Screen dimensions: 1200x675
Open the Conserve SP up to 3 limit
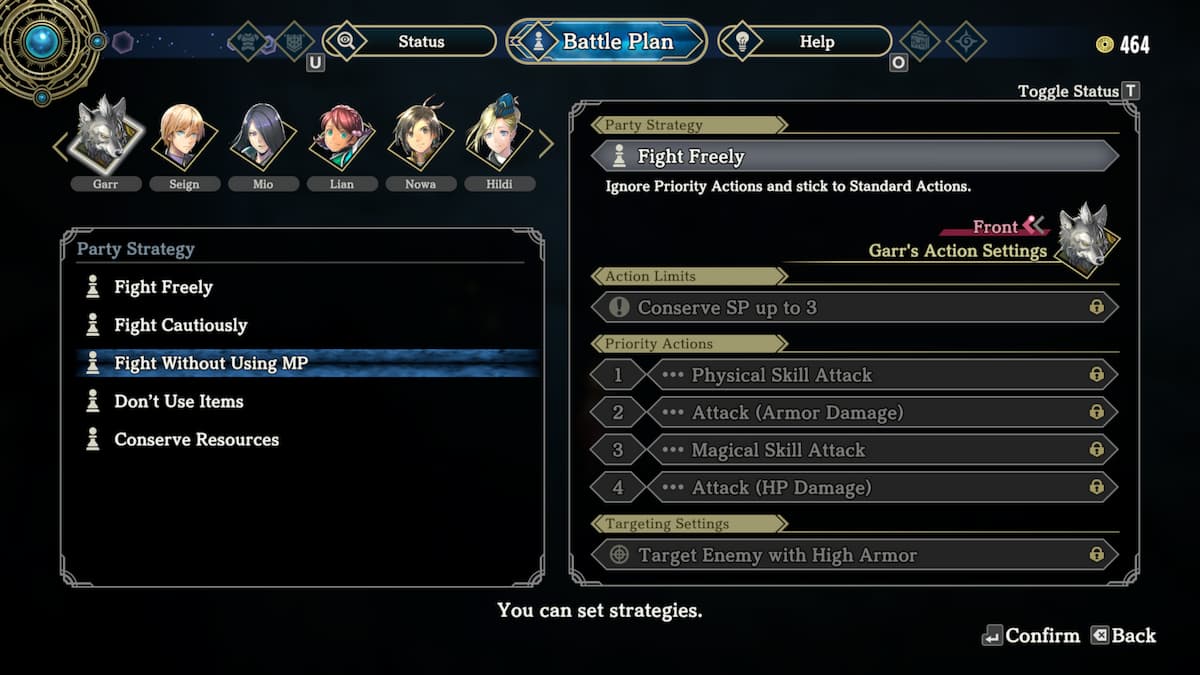(x=854, y=308)
